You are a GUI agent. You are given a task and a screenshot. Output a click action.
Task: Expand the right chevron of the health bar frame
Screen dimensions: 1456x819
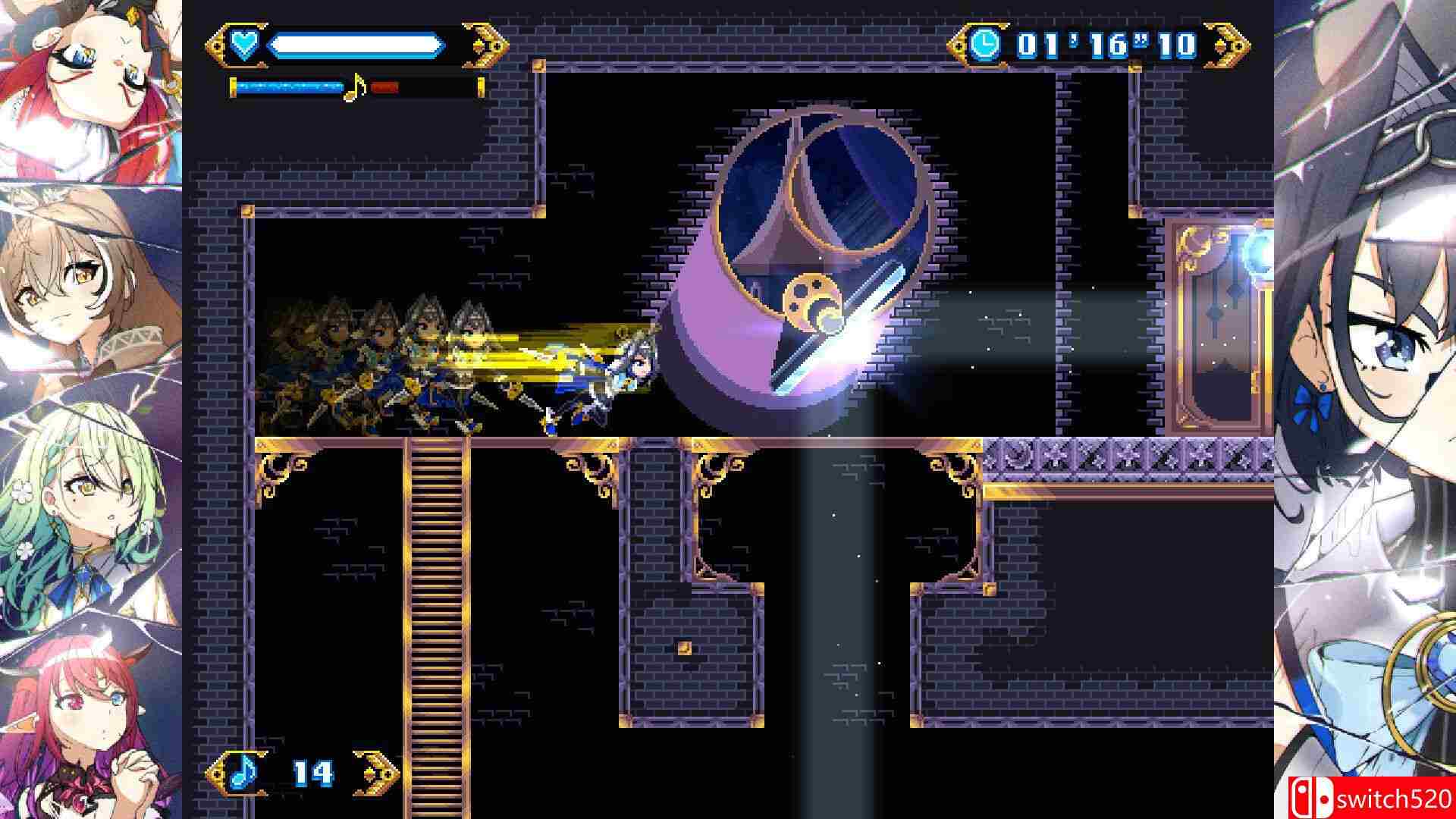coord(491,45)
